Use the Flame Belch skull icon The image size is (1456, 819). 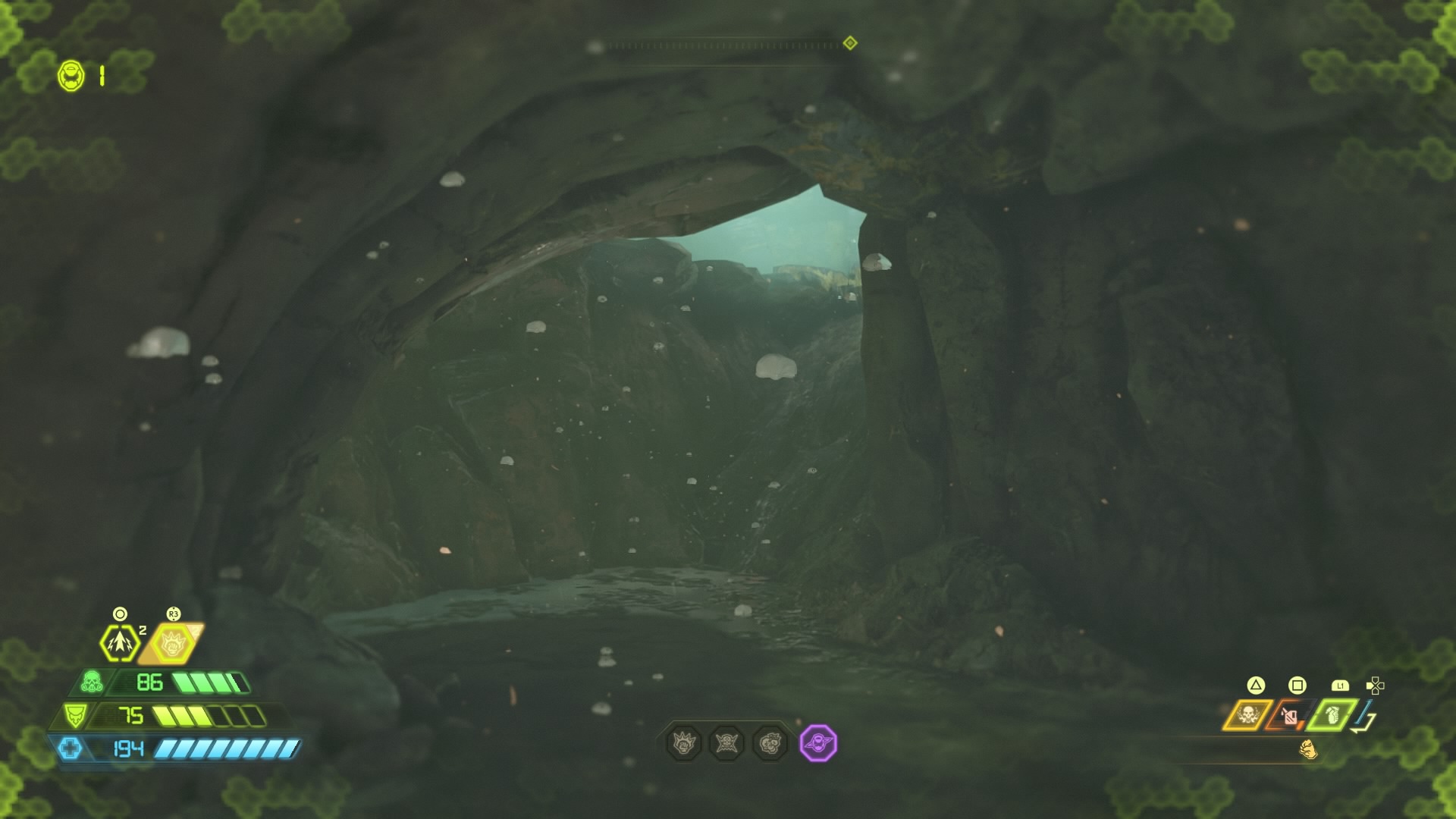coord(1247,714)
